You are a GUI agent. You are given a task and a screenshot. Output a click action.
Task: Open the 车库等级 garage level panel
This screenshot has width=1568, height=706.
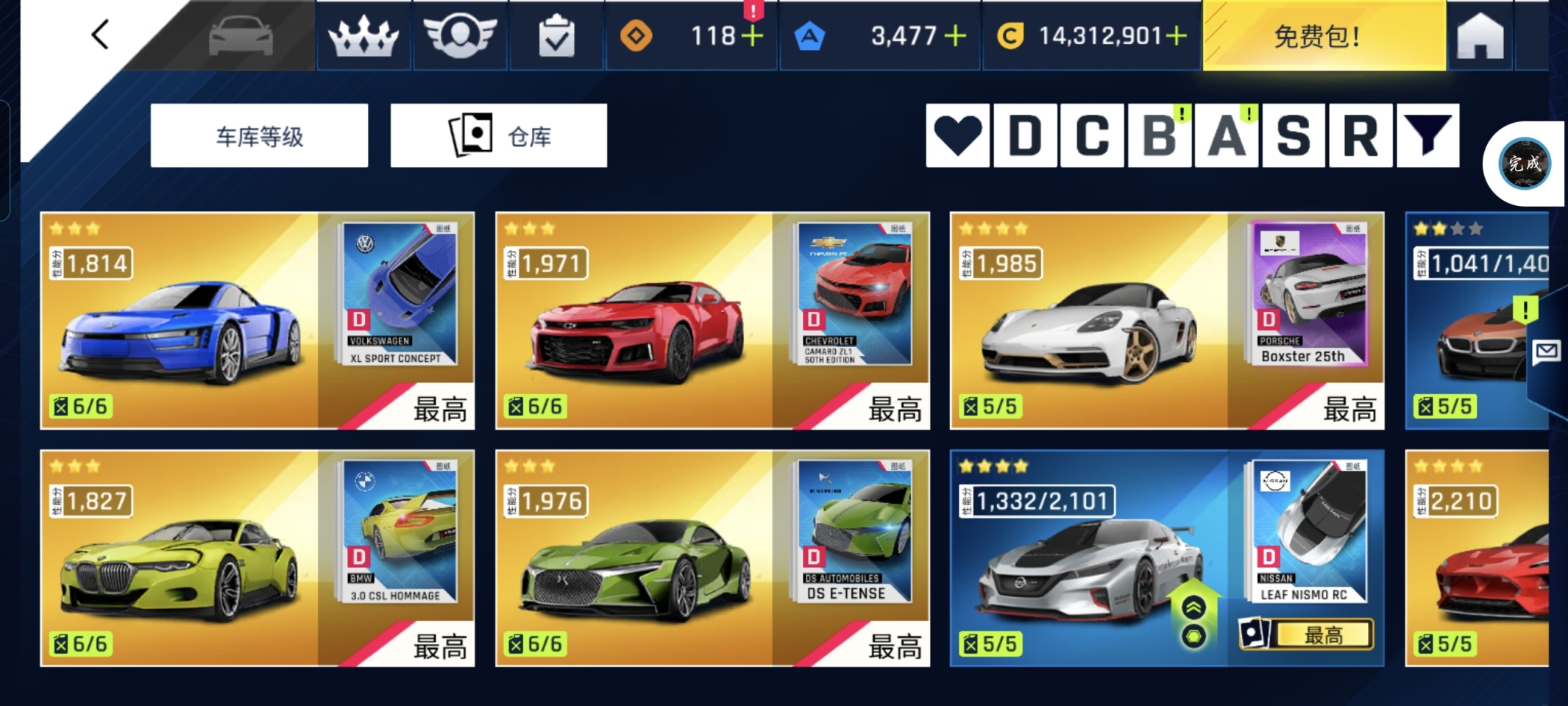pyautogui.click(x=259, y=136)
